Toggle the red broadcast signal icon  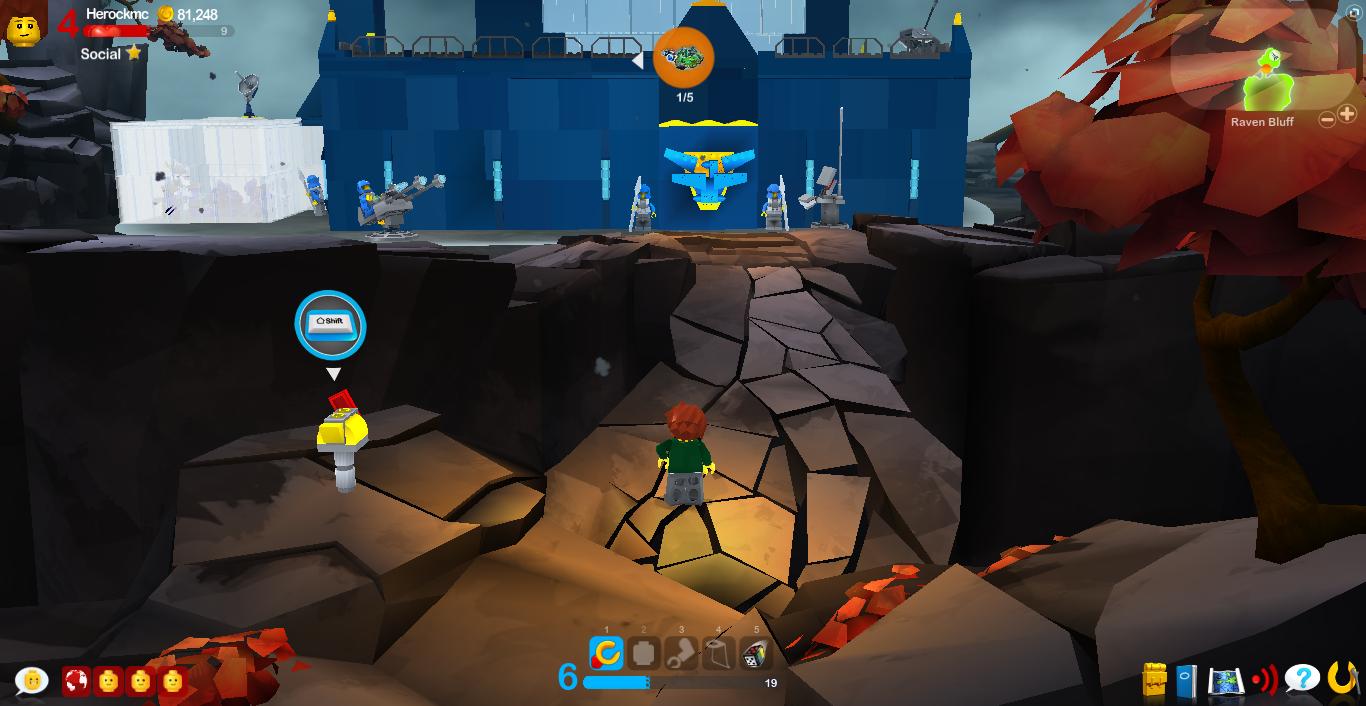pos(1264,681)
